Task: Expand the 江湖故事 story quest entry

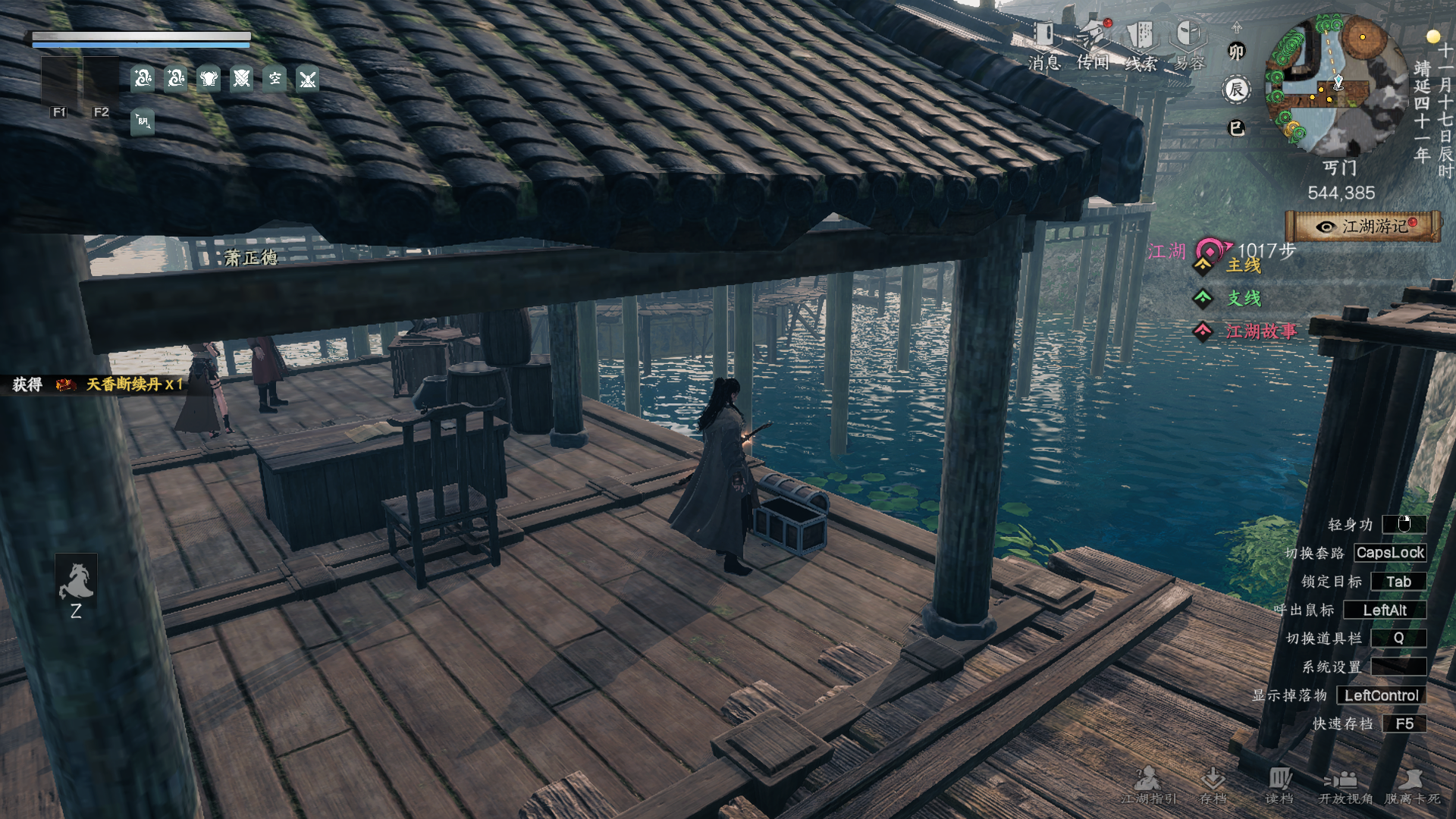Action: (1263, 331)
